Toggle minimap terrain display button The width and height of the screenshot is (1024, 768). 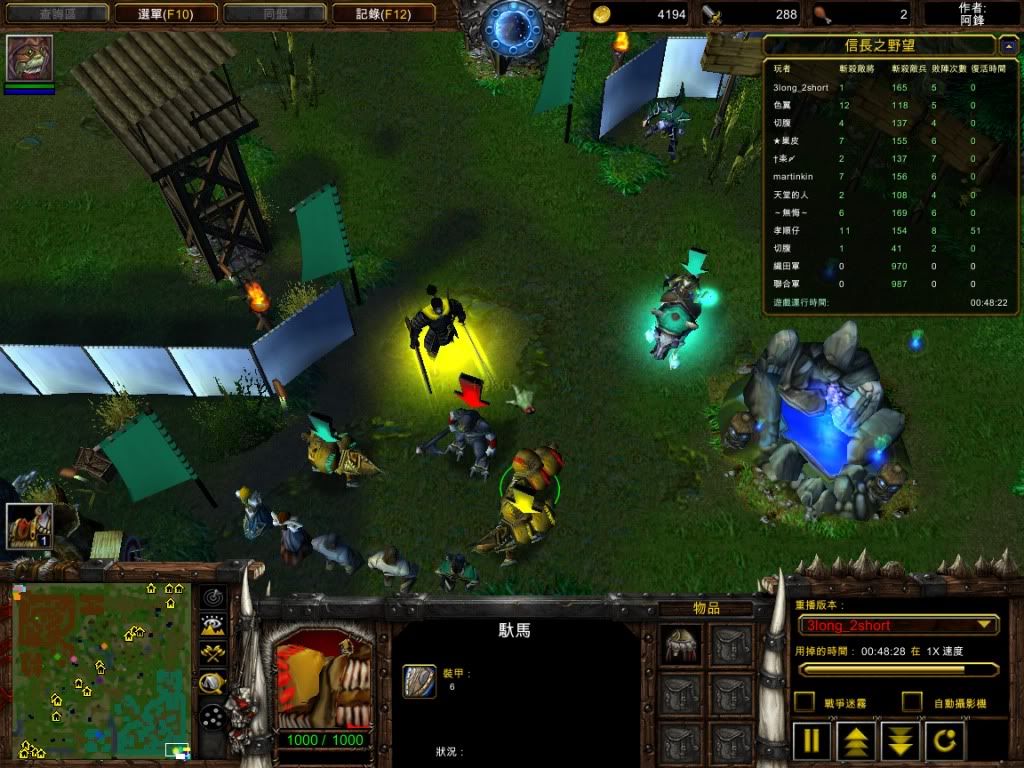click(213, 626)
